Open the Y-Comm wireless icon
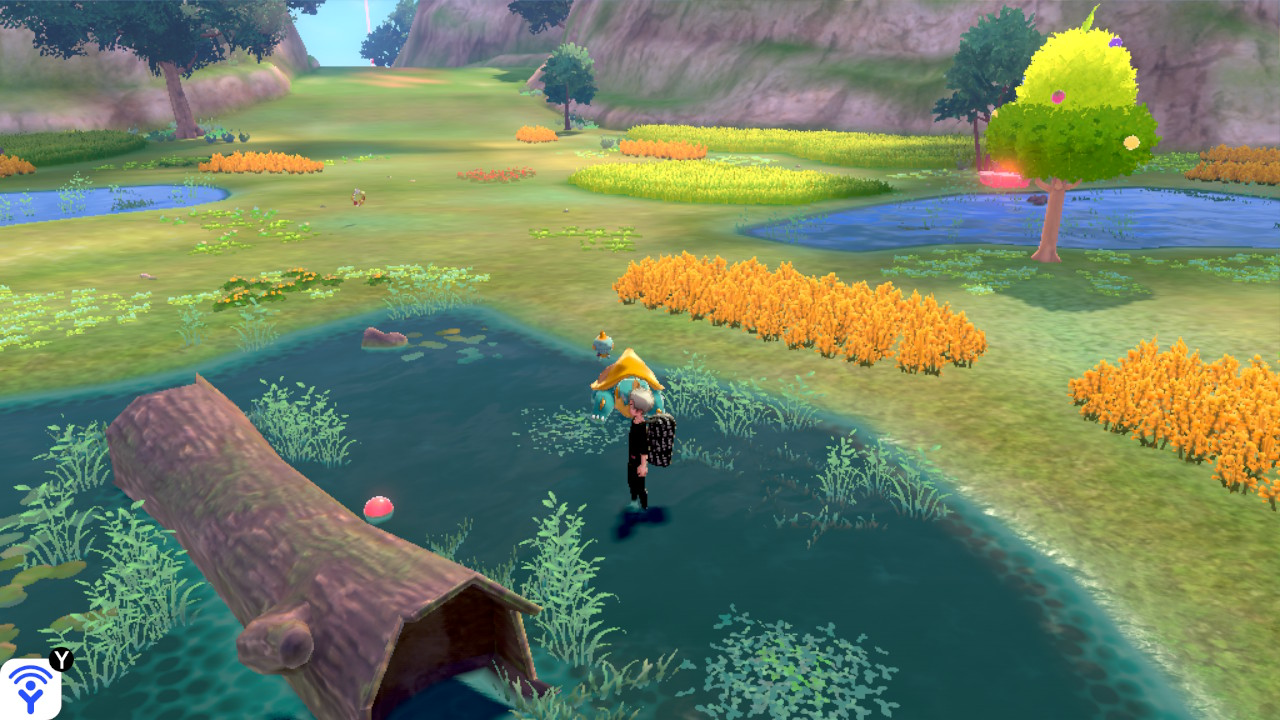Viewport: 1280px width, 720px height. 30,688
